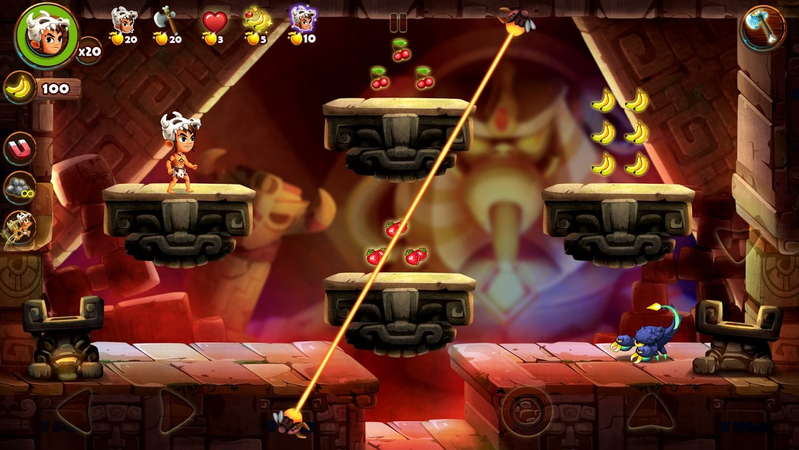Throw the axe with the attack button
Image resolution: width=799 pixels, height=450 pixels.
[x=762, y=28]
